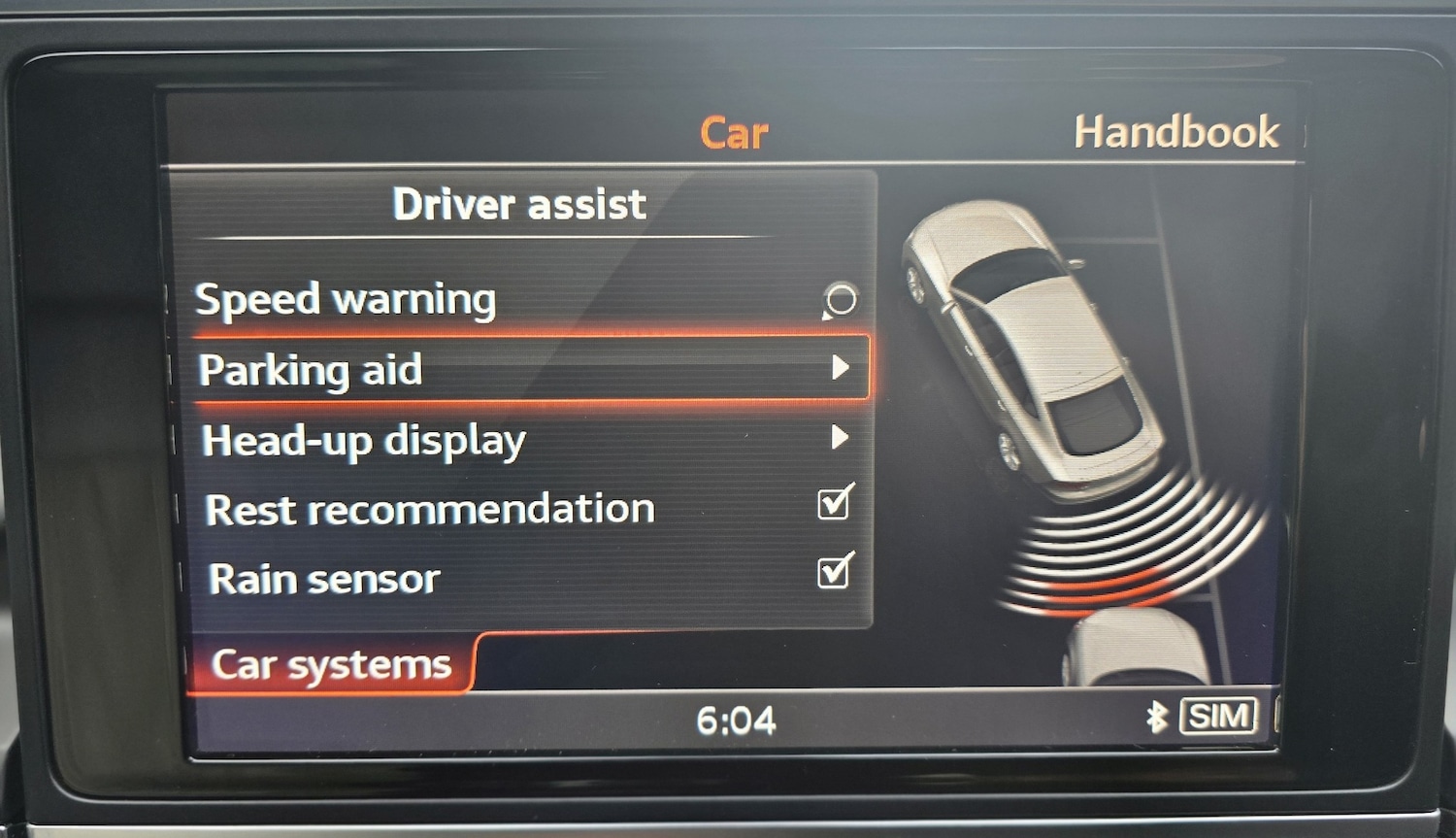Viewport: 1456px width, 838px height.
Task: Switch to the Car tab
Action: point(734,132)
